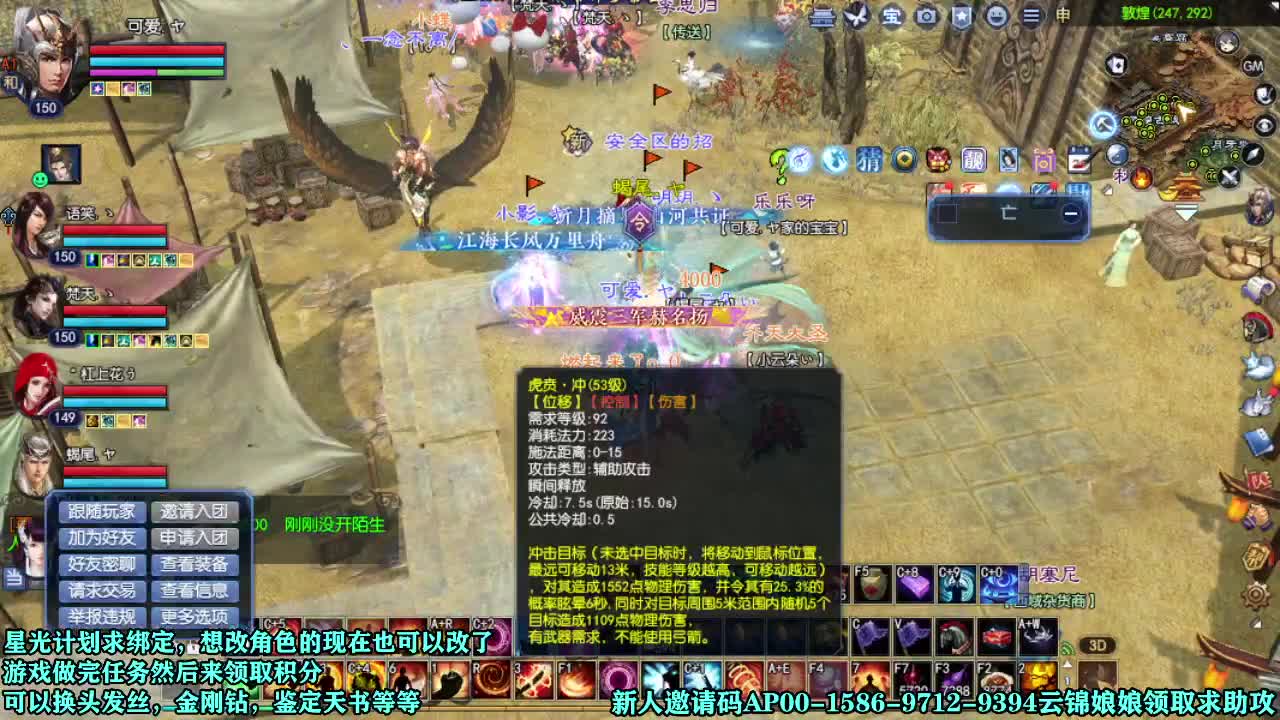Open the camera screenshot icon on top bar

pos(925,15)
